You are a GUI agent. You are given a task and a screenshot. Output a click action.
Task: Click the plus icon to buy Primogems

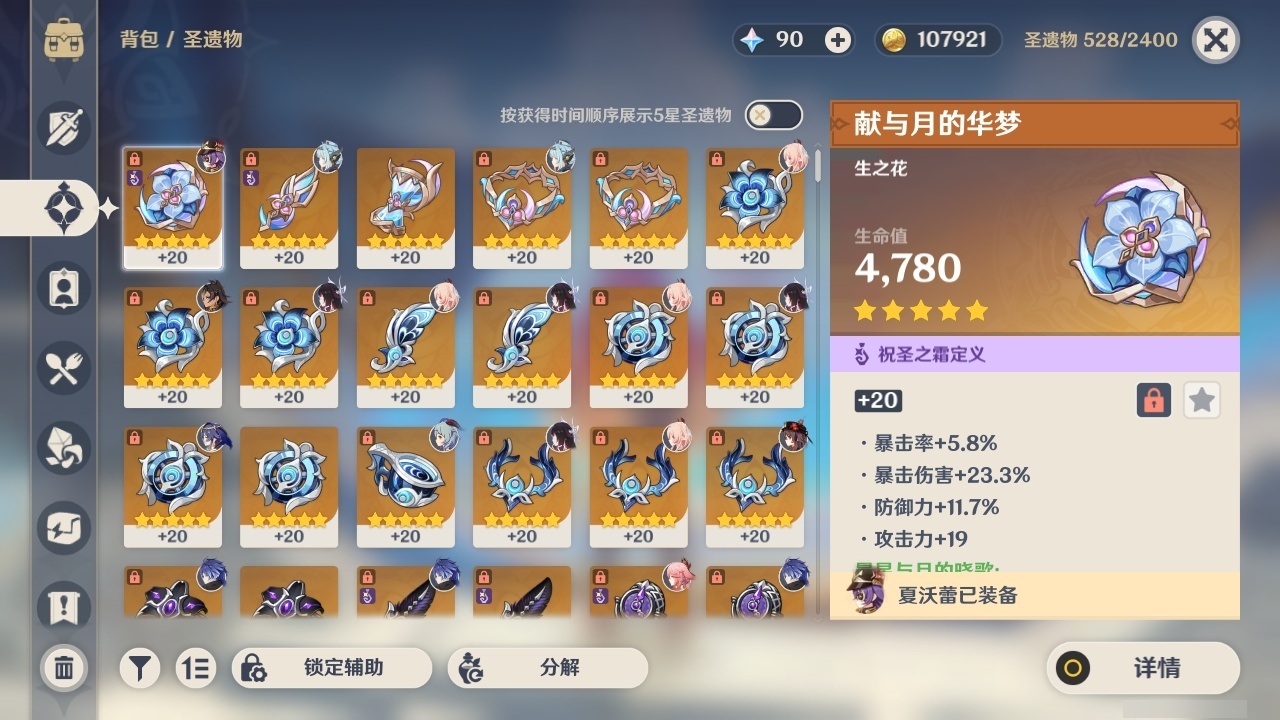pyautogui.click(x=836, y=39)
